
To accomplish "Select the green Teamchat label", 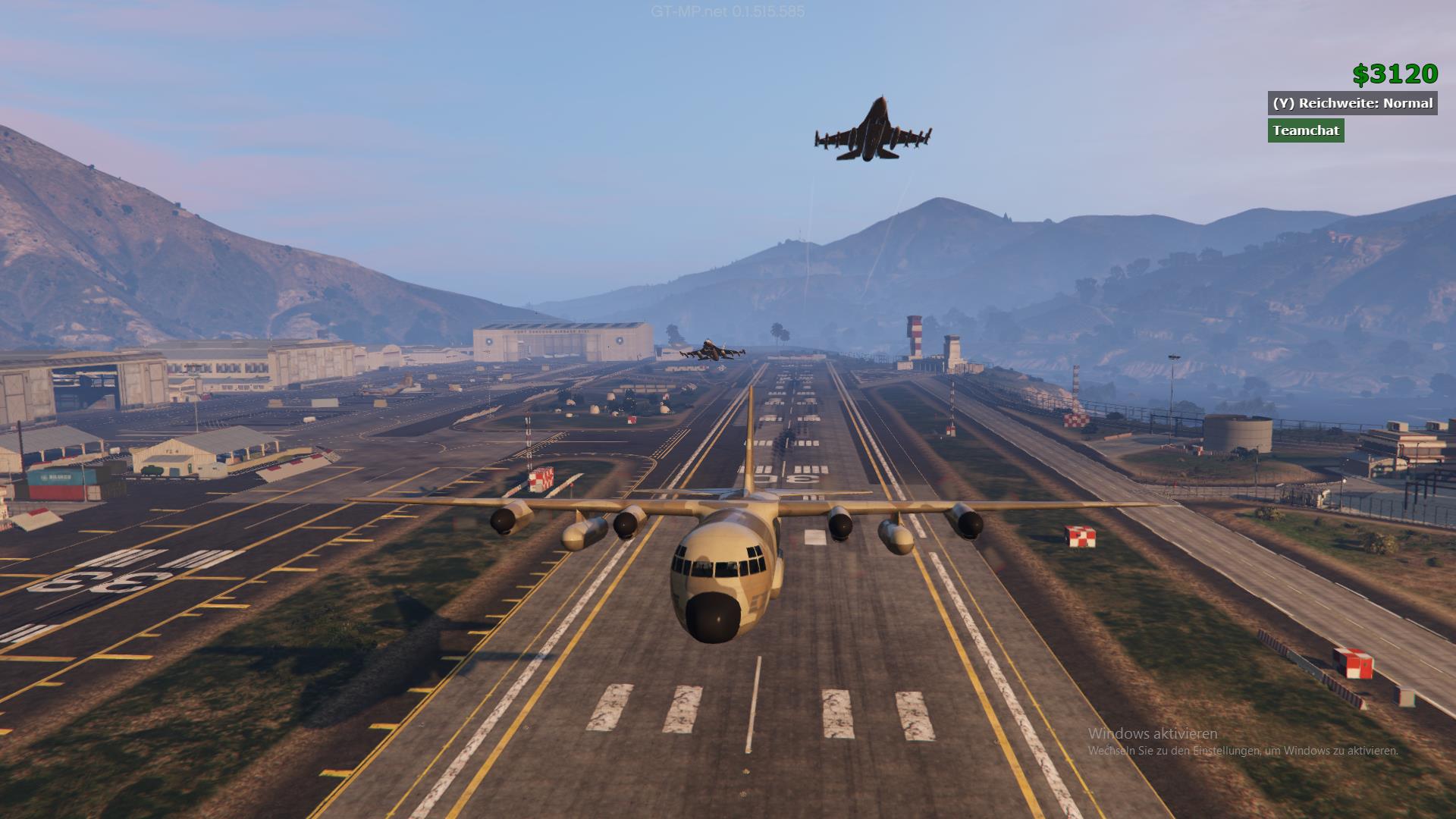I will coord(1306,130).
